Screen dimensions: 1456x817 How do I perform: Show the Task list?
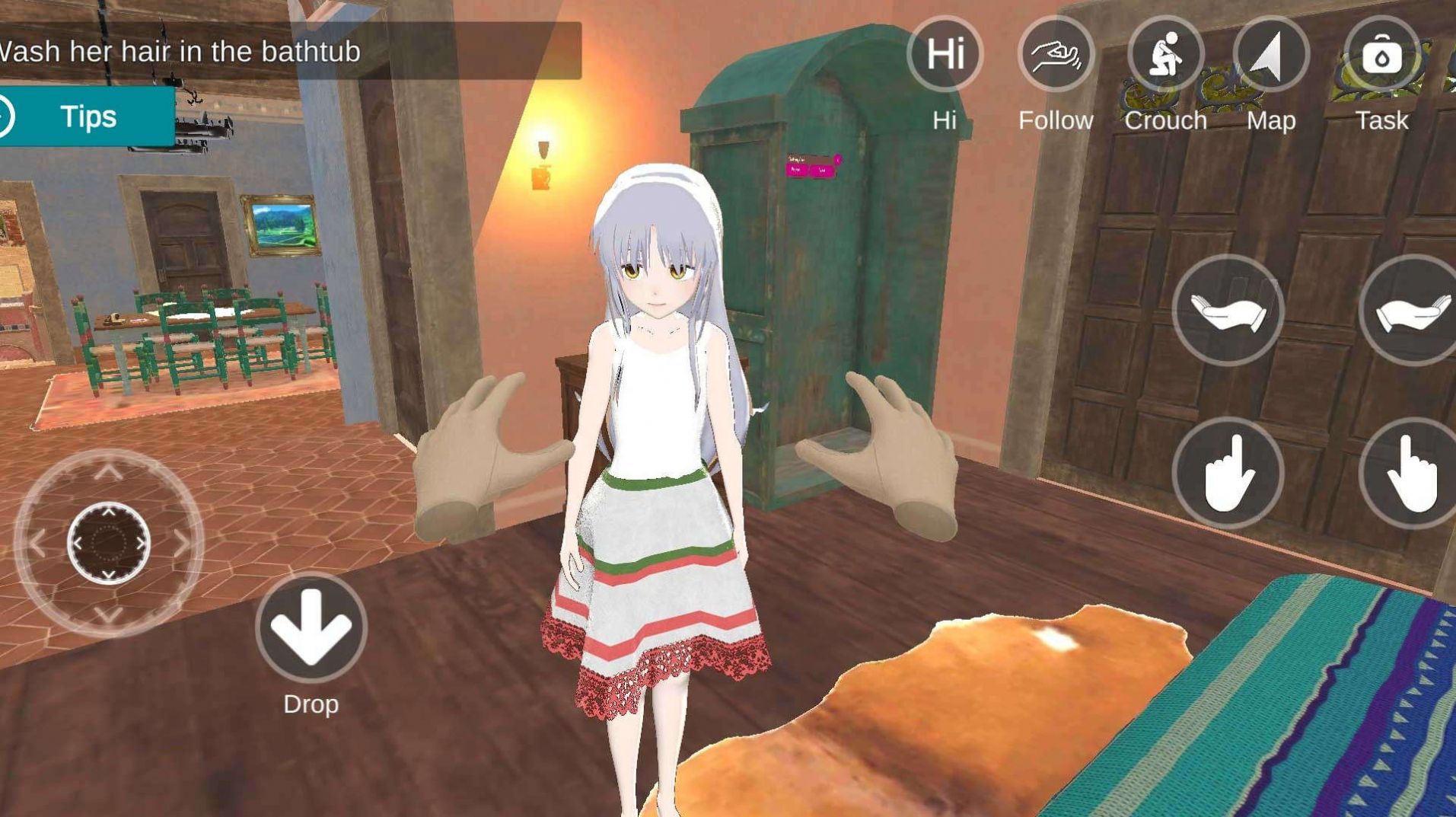point(1381,55)
